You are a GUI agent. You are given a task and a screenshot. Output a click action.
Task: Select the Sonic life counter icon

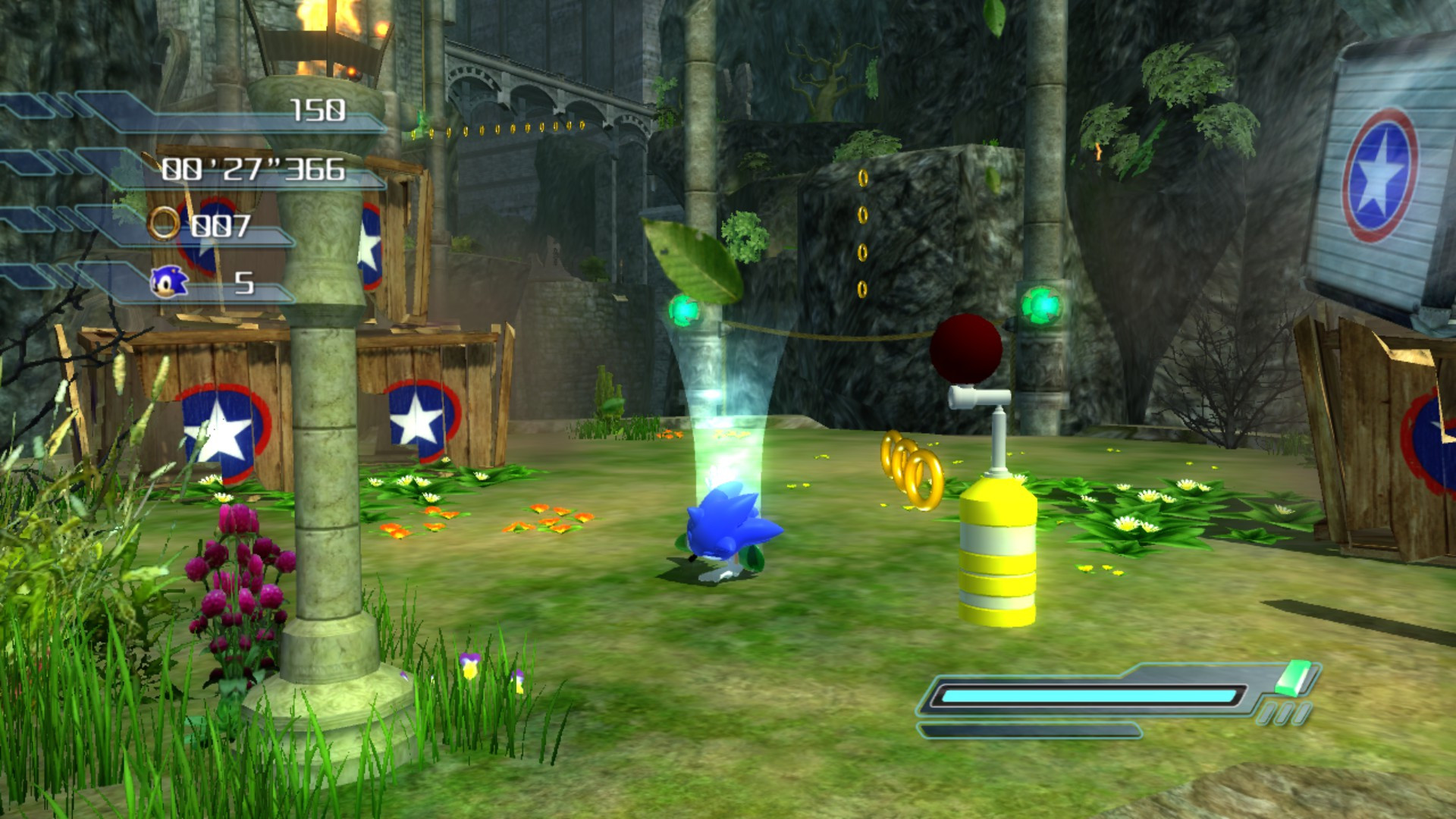(x=171, y=280)
